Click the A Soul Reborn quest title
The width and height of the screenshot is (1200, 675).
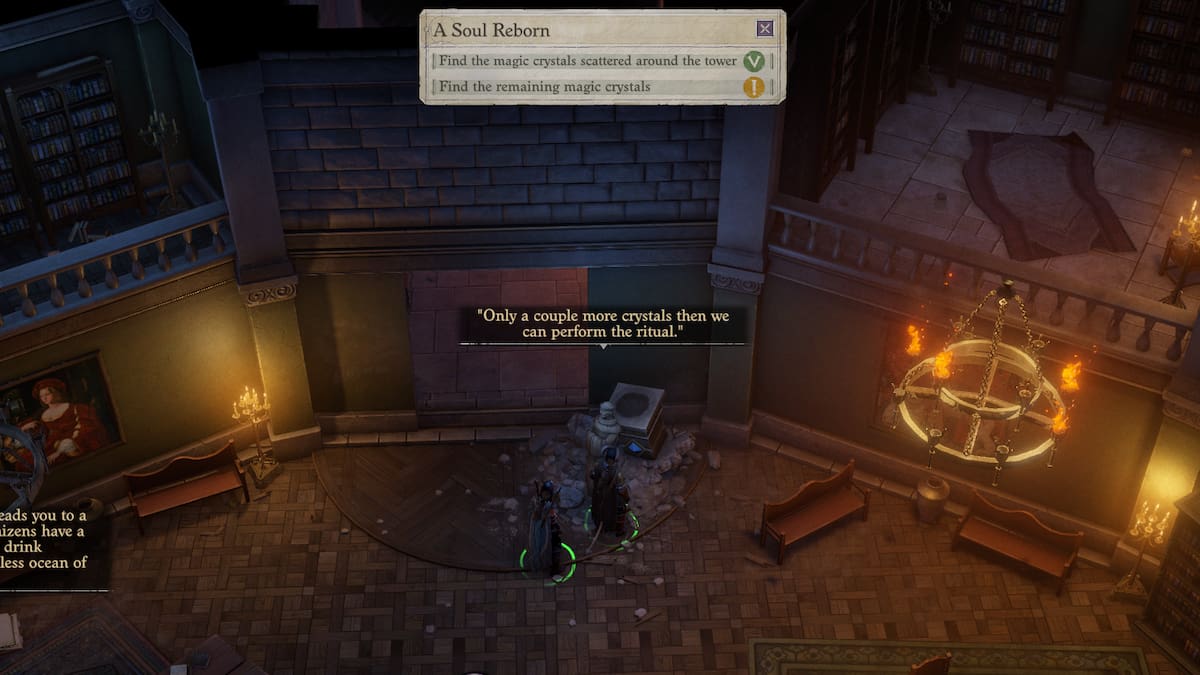[492, 30]
